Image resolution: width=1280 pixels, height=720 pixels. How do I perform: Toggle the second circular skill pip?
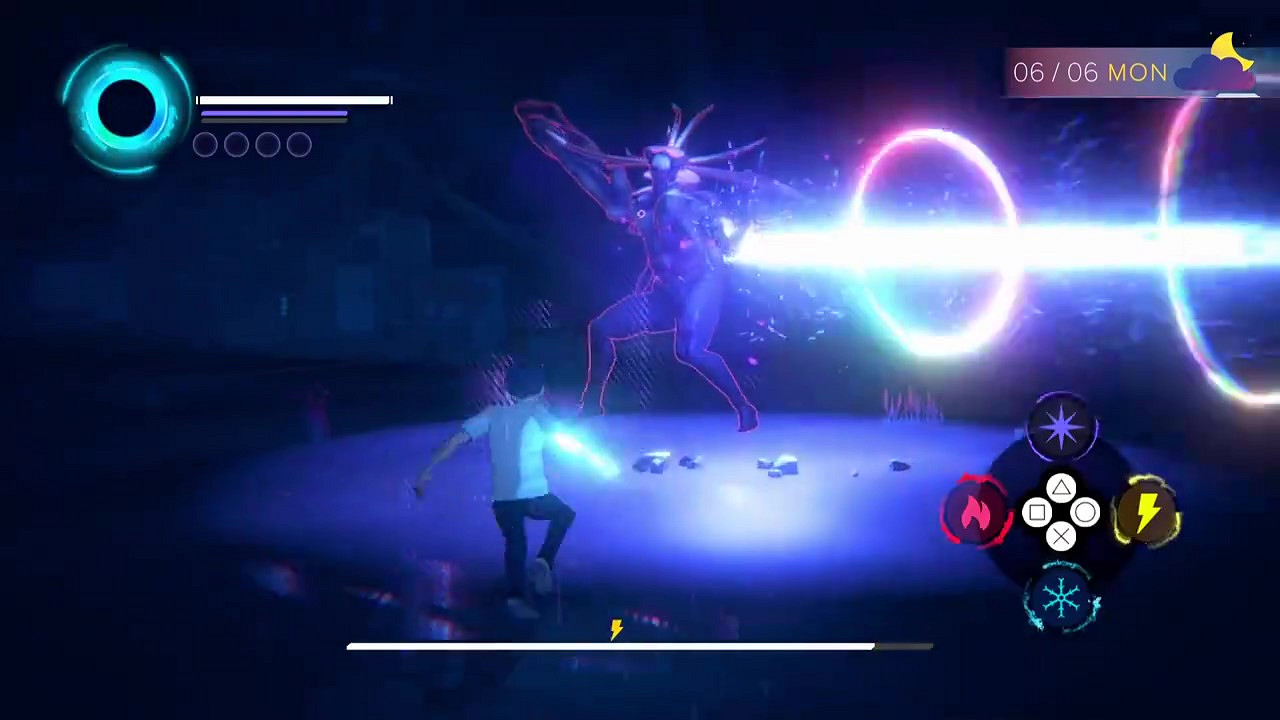pyautogui.click(x=236, y=144)
